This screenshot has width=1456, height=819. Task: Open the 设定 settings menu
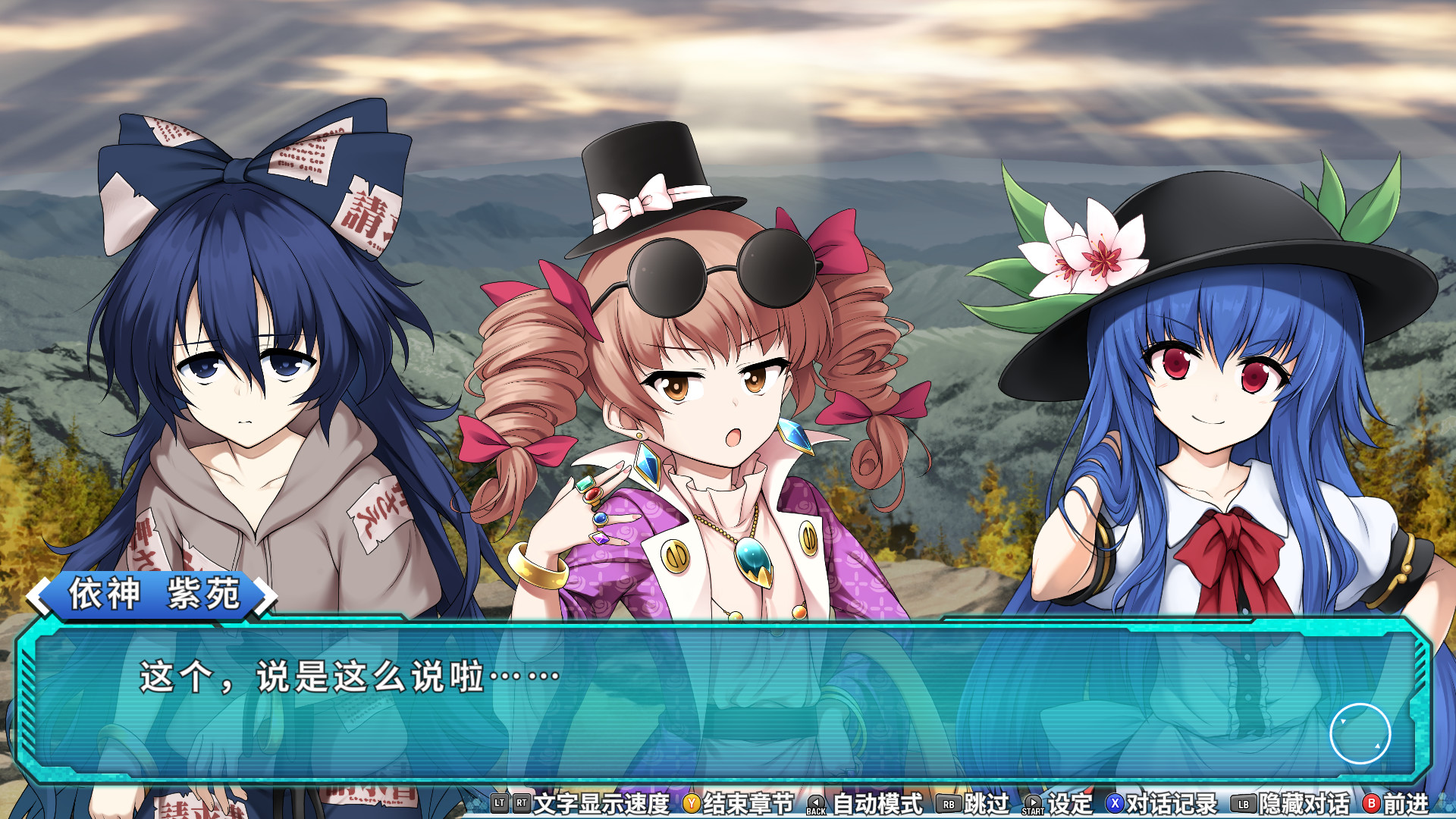[1072, 805]
